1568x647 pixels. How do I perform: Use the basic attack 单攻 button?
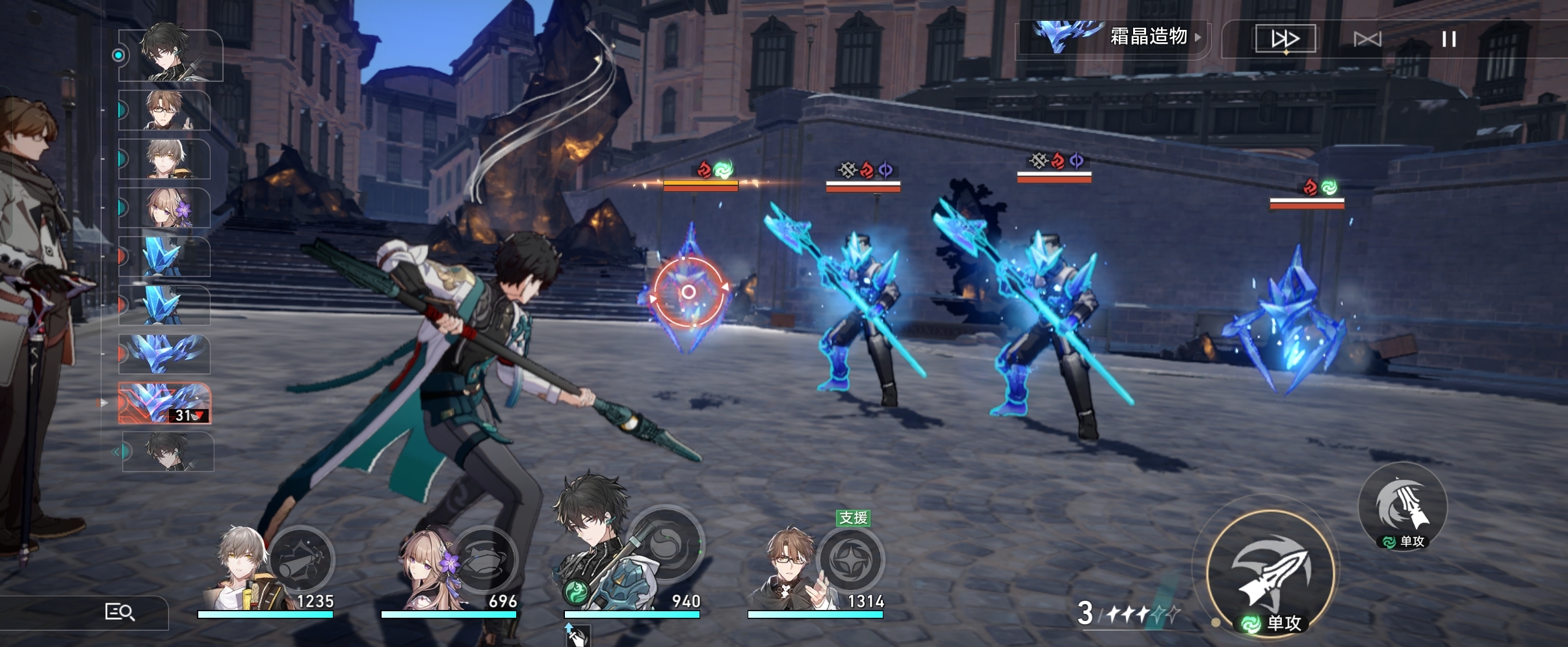point(1270,574)
